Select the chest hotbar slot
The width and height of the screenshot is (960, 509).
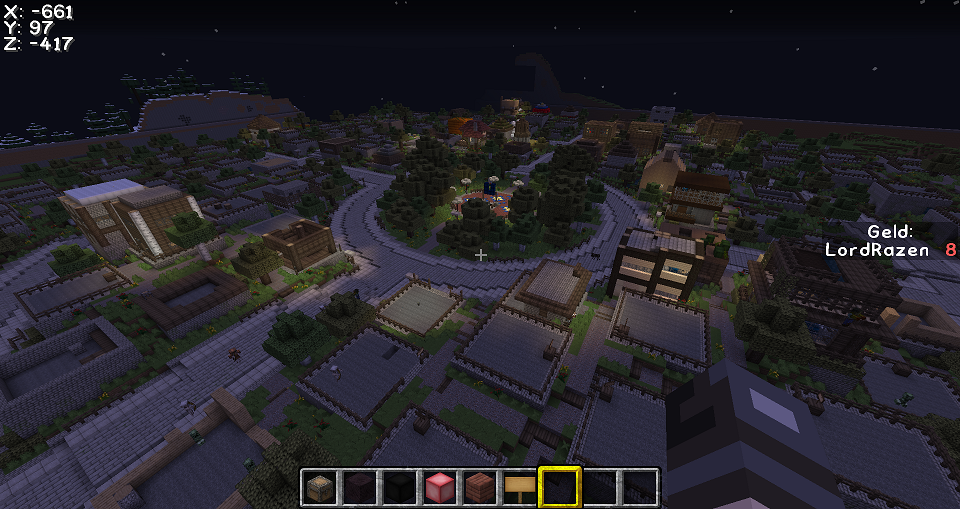[320, 487]
